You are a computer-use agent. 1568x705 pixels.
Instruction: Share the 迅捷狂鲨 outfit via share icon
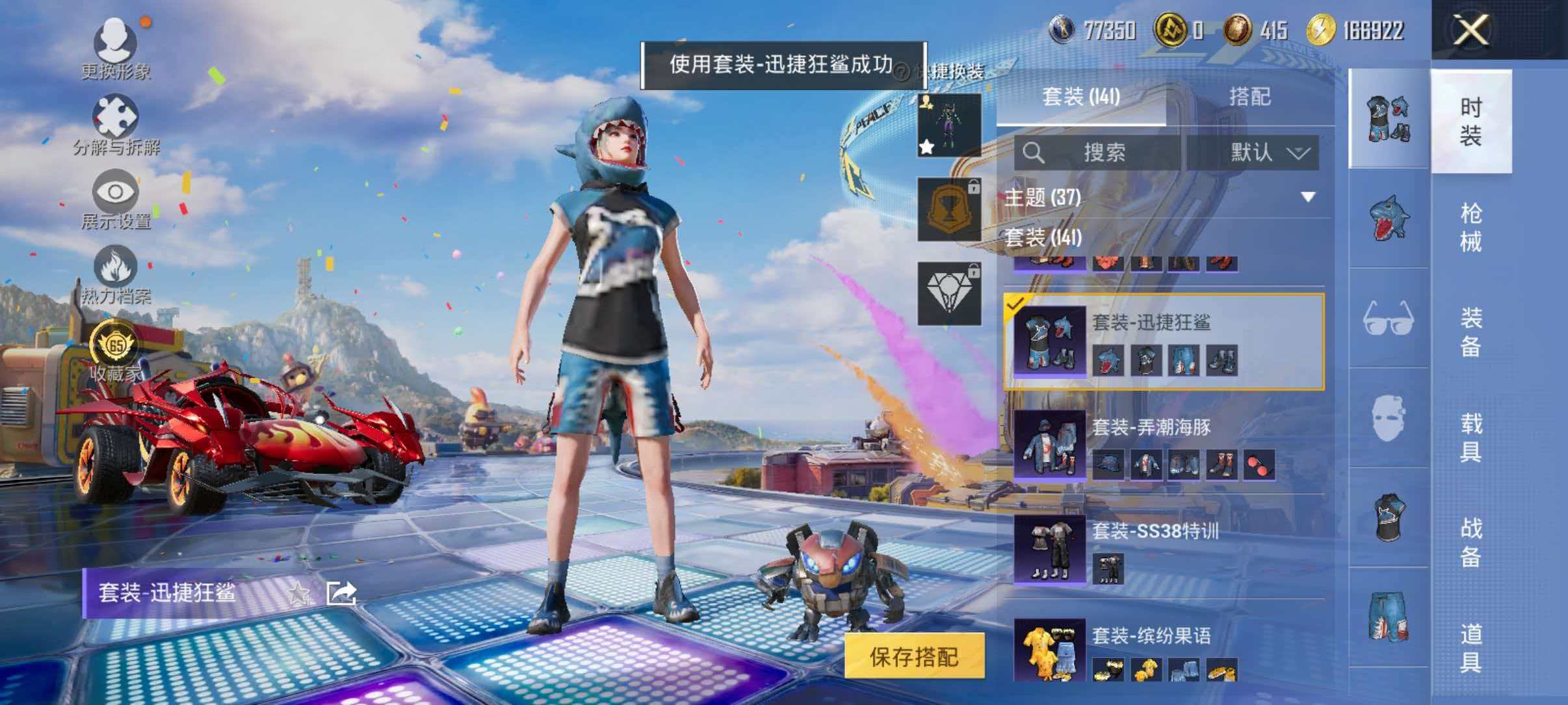[343, 594]
